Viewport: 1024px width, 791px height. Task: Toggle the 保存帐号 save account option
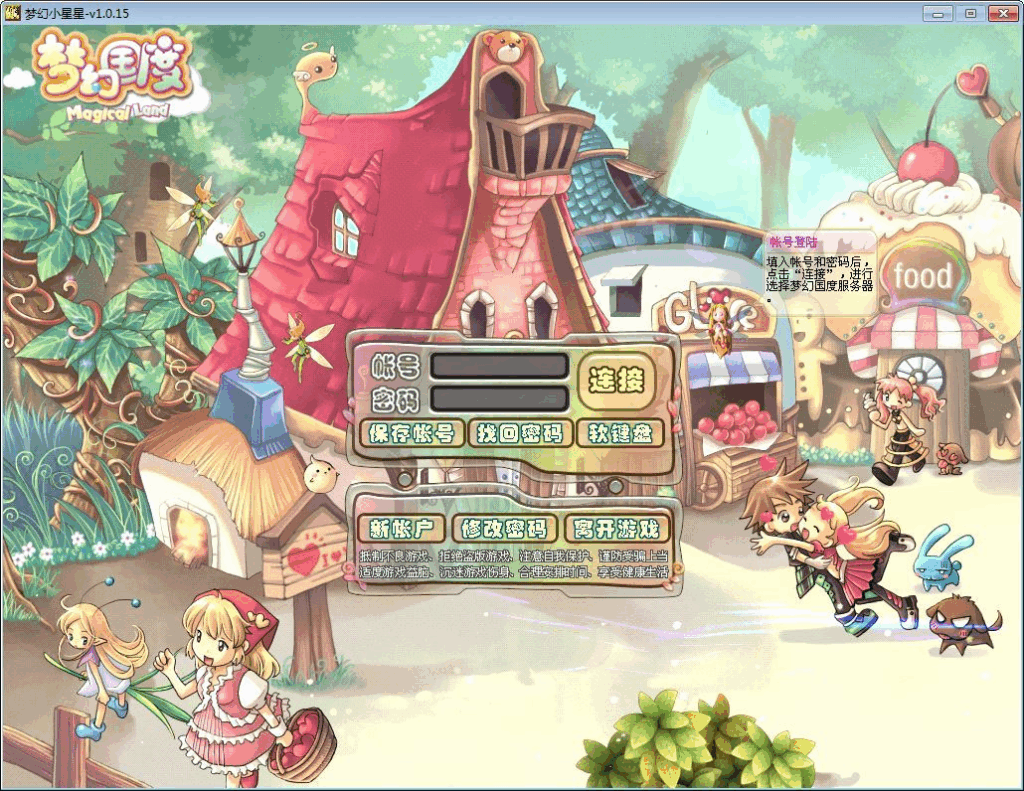[x=412, y=433]
